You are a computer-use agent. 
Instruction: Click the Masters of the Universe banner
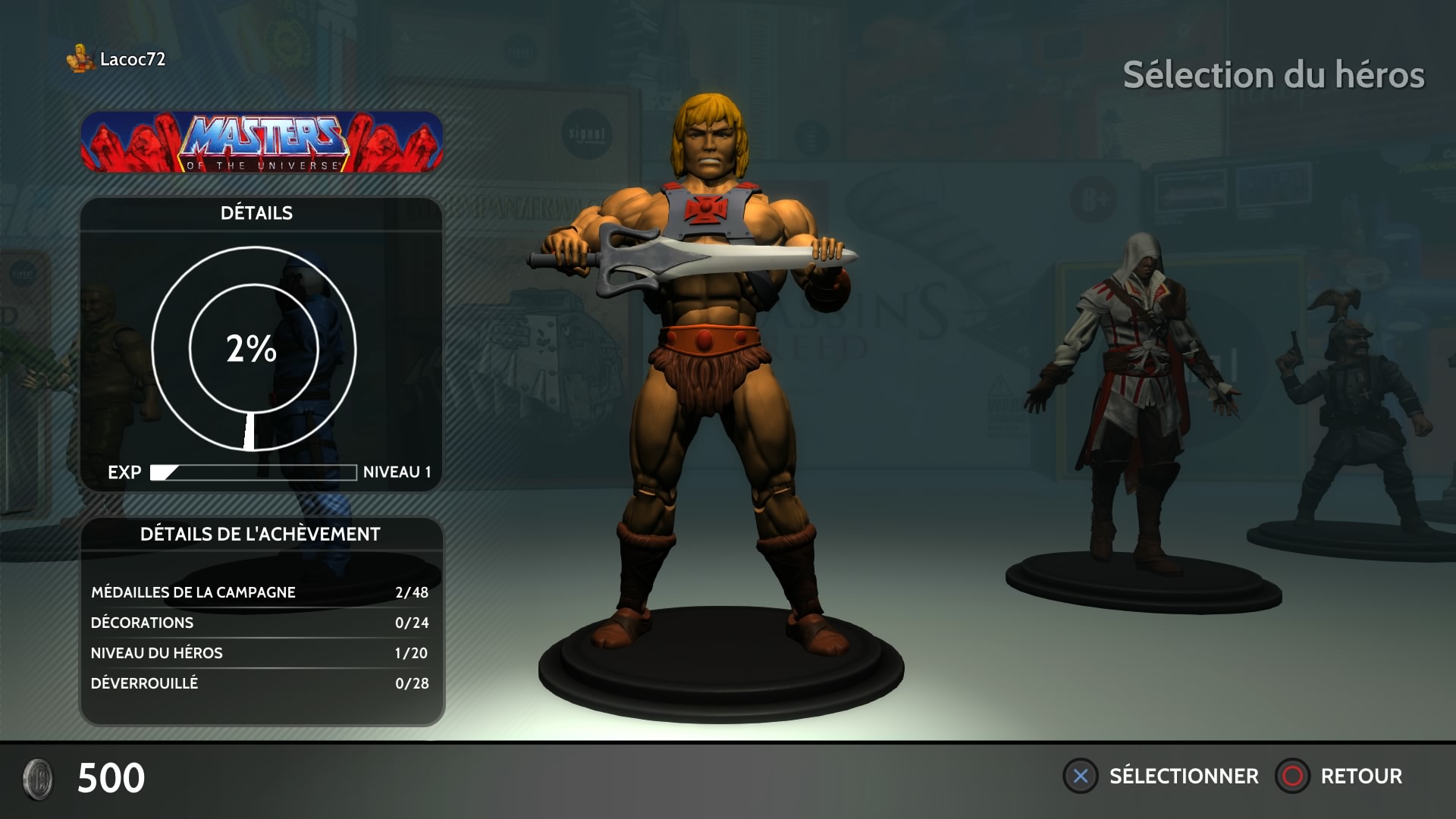click(262, 143)
